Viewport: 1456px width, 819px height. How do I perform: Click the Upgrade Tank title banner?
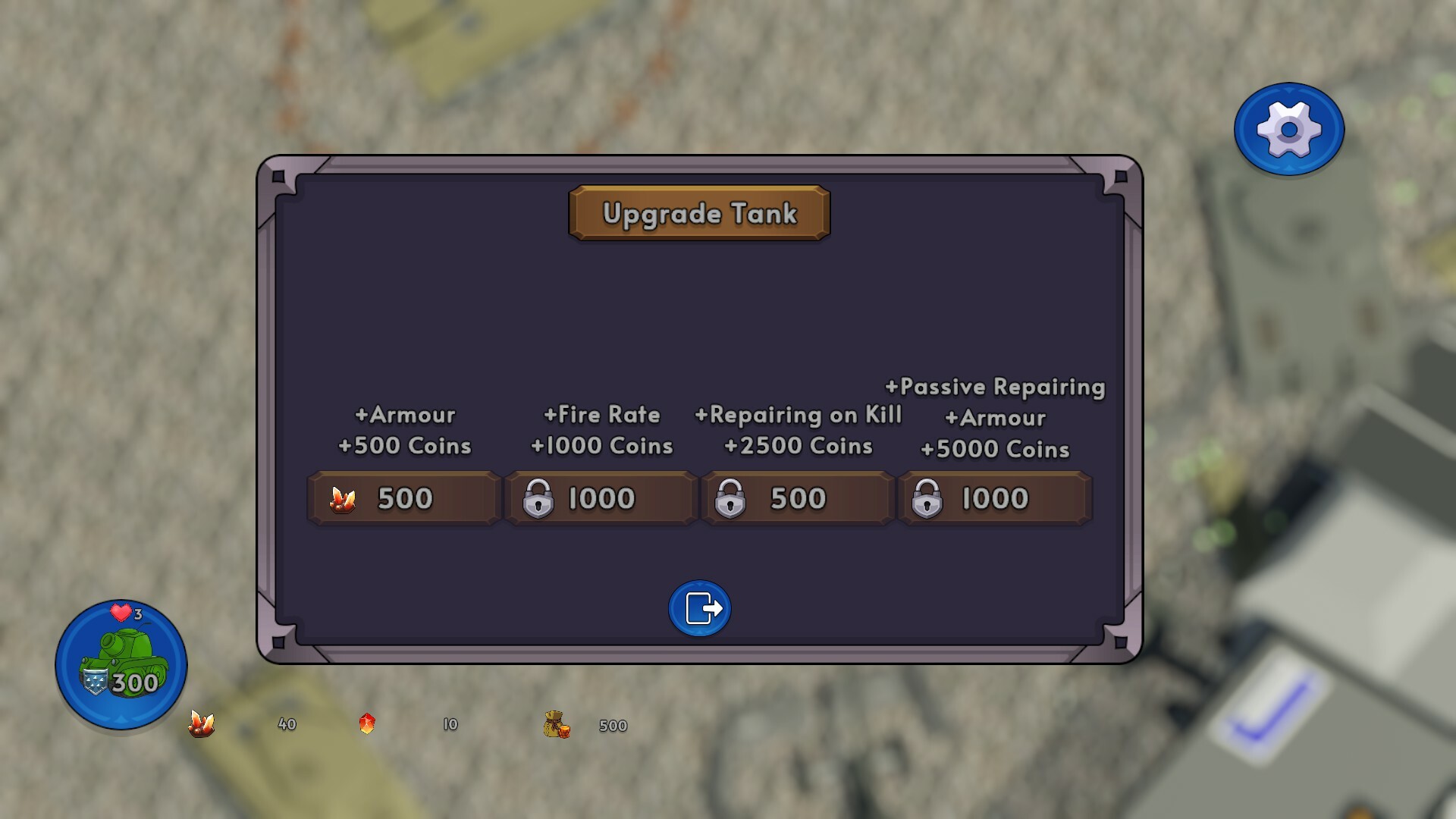pos(698,214)
